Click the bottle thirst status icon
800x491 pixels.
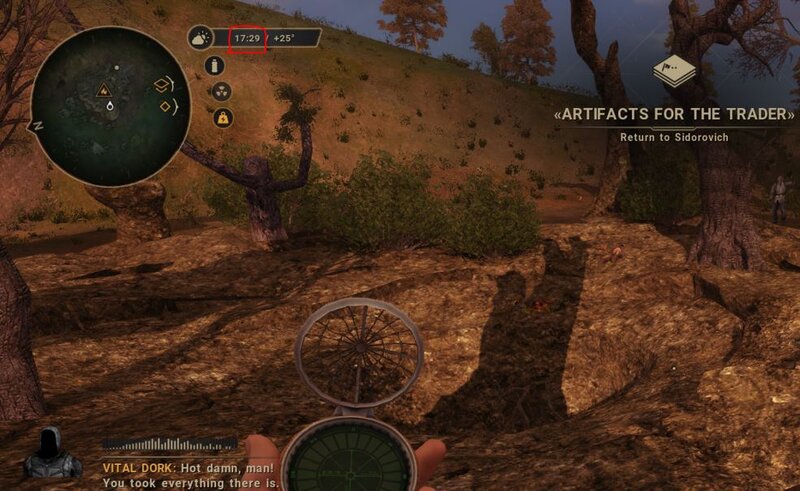[212, 66]
